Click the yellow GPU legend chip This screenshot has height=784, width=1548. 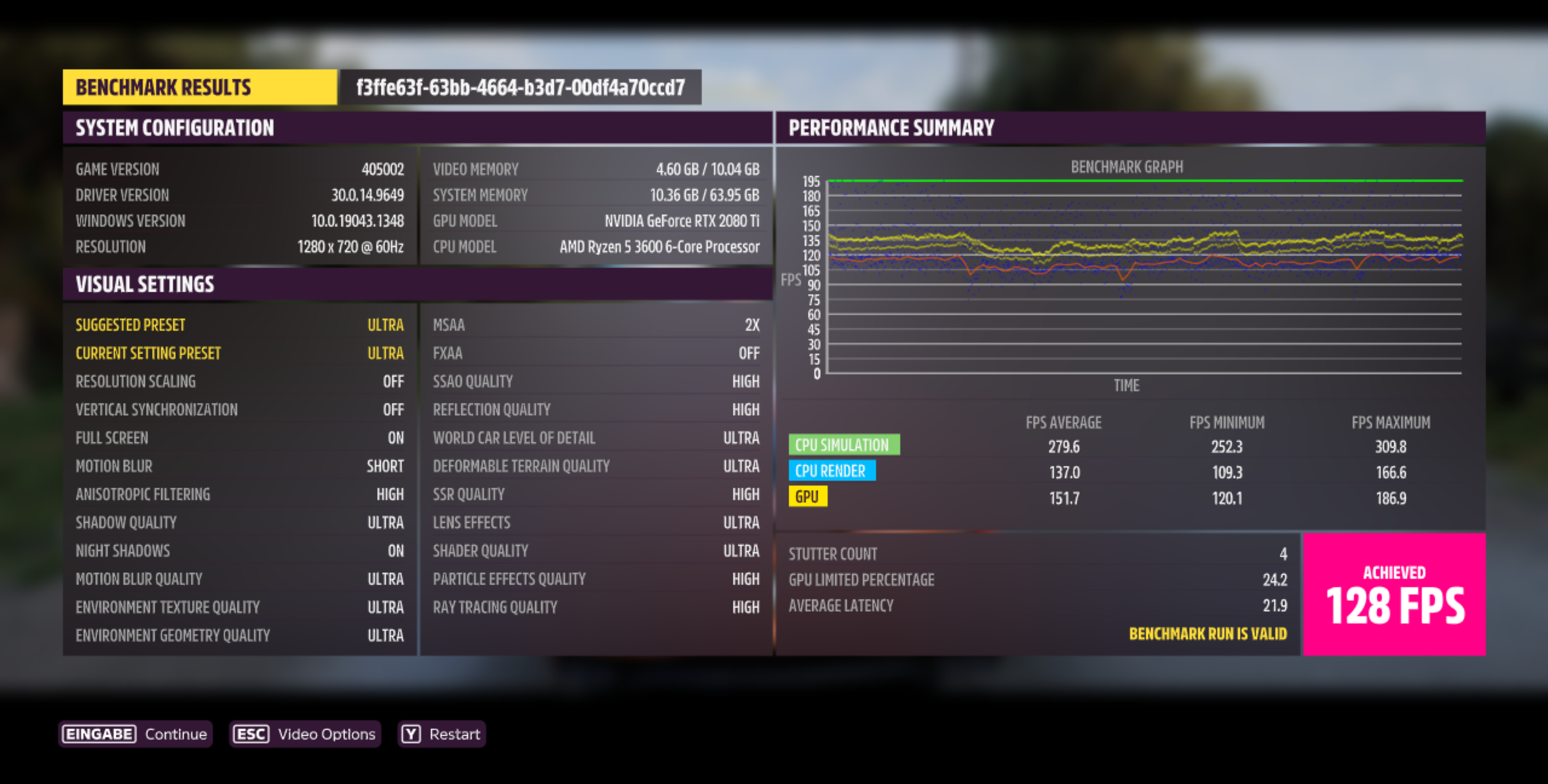(x=807, y=496)
